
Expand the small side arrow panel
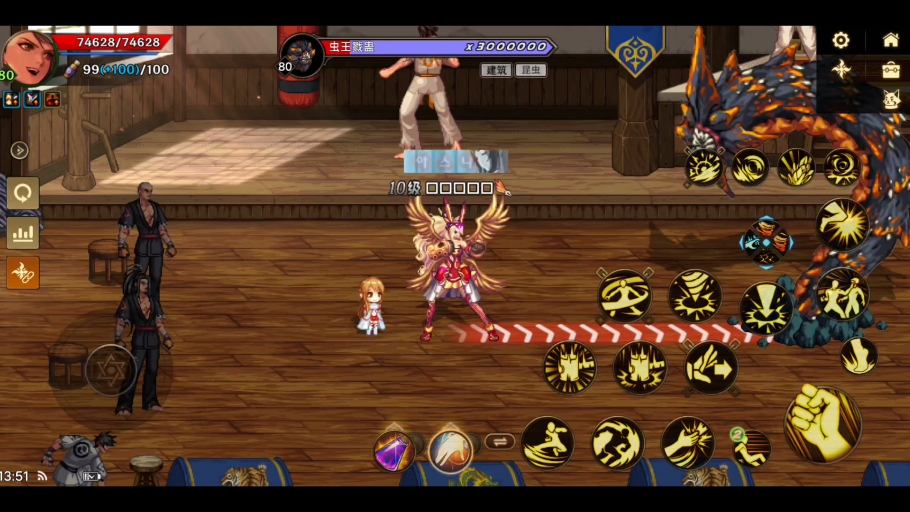(x=19, y=150)
